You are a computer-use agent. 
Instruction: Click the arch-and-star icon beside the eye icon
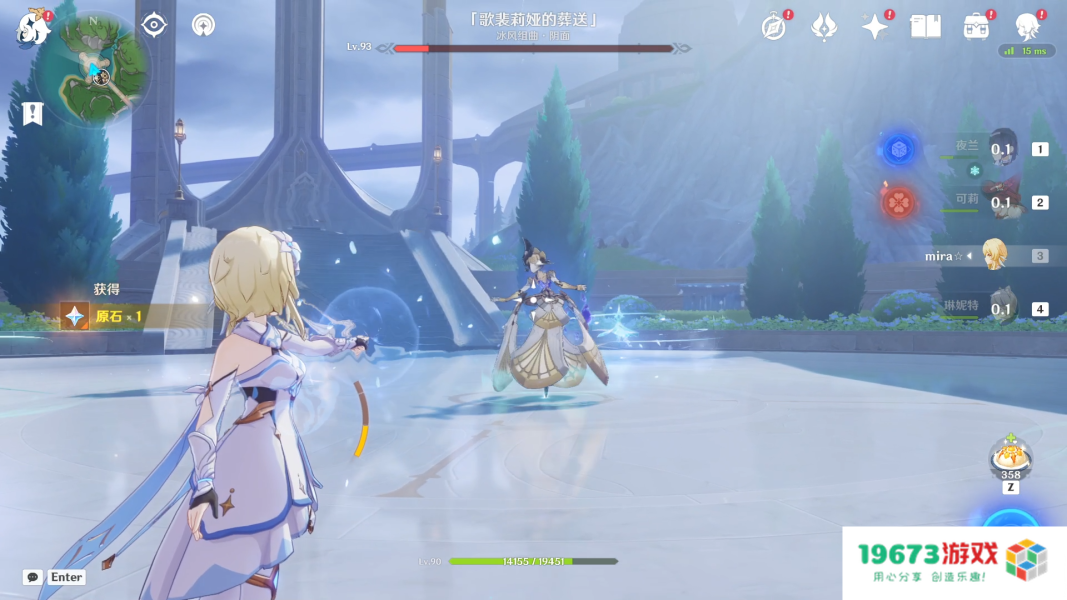click(203, 25)
